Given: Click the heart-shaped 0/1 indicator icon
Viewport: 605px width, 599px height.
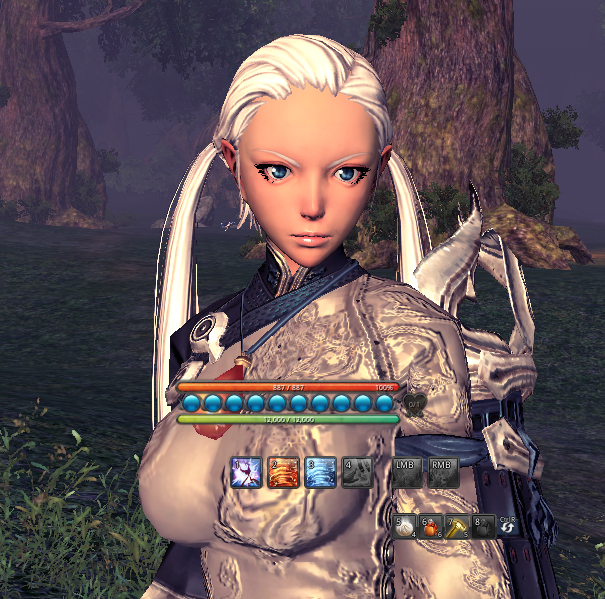Looking at the screenshot, I should click(x=416, y=403).
